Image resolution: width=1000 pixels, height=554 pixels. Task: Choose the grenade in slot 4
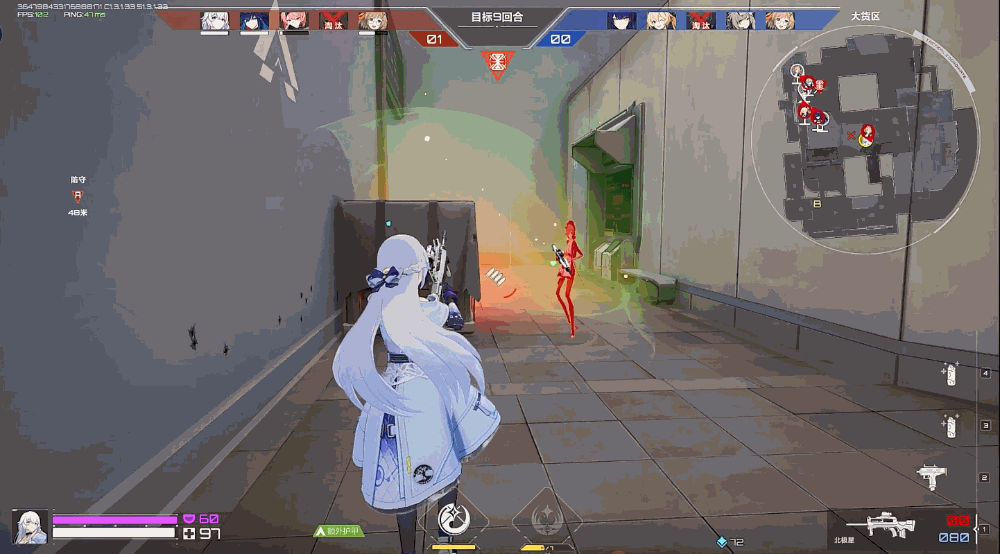point(950,373)
